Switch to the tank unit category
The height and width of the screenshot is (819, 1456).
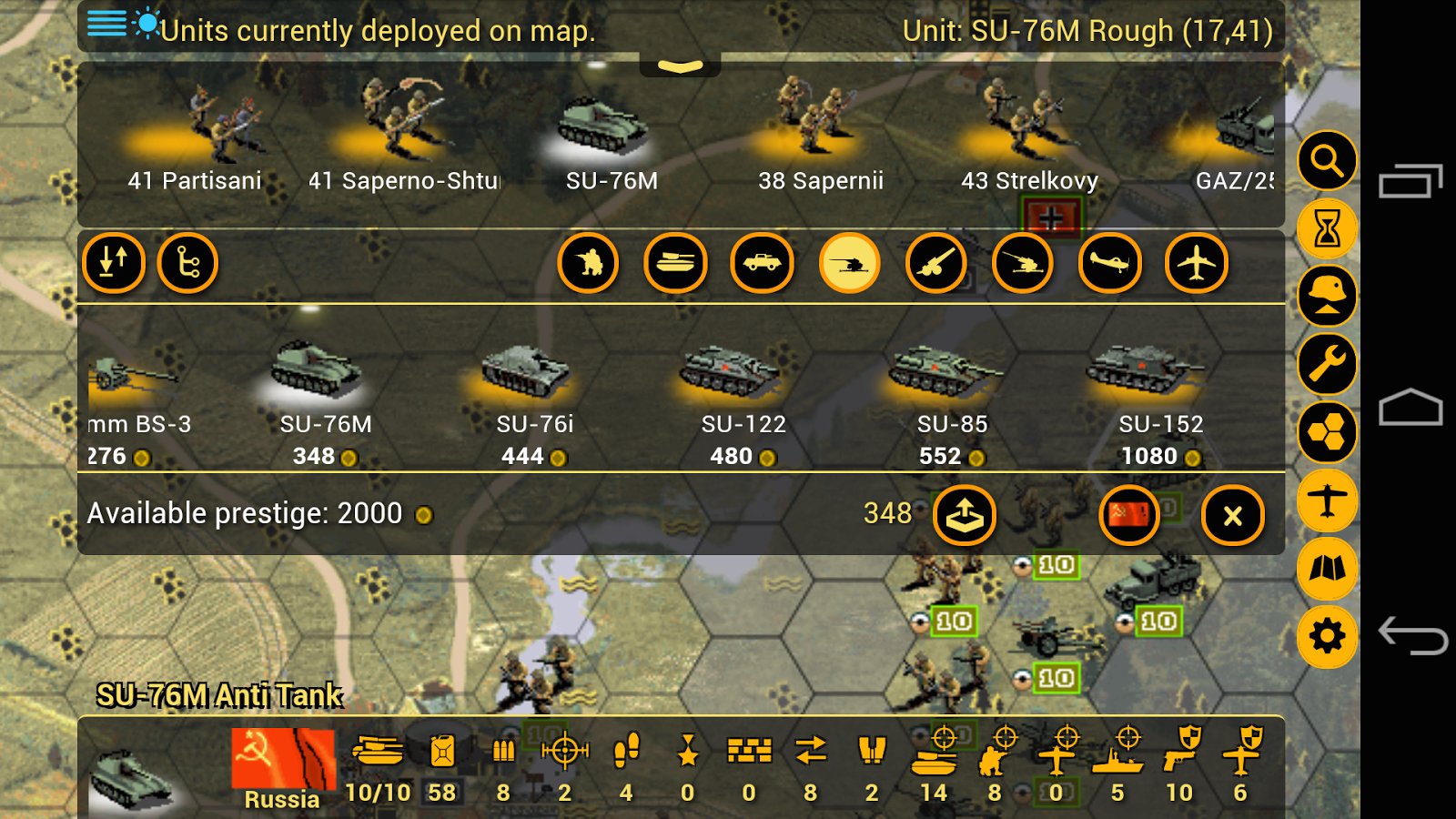tap(675, 264)
